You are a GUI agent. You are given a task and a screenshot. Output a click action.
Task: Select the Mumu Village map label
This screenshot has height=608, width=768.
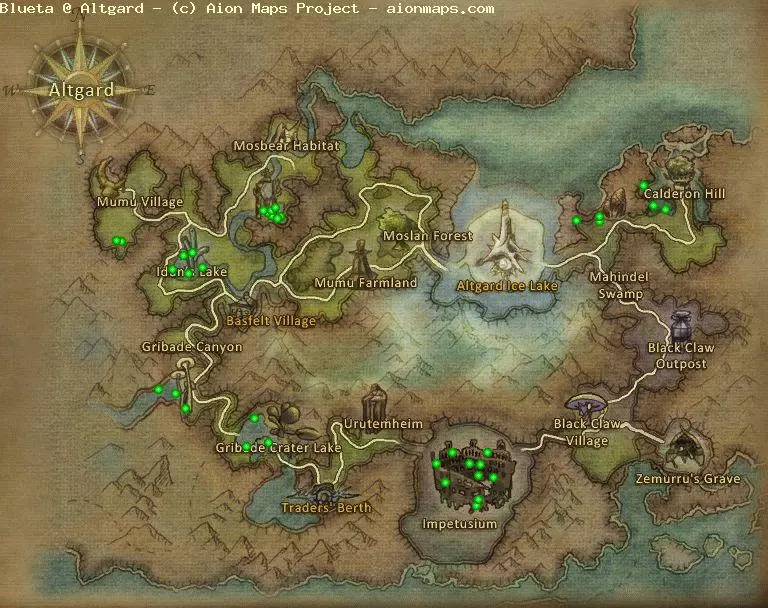point(140,202)
